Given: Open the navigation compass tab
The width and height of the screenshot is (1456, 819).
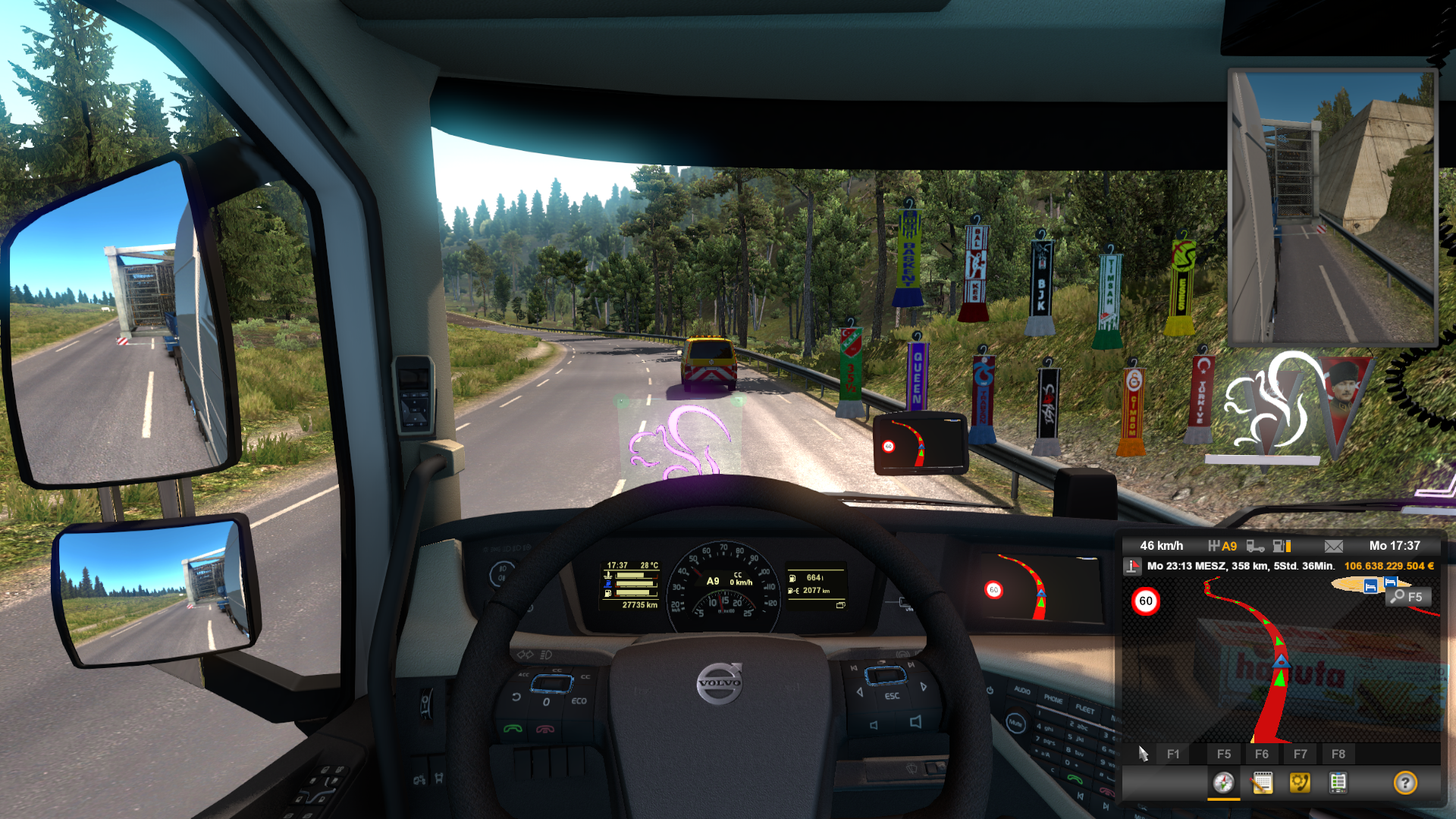Looking at the screenshot, I should tap(1223, 783).
